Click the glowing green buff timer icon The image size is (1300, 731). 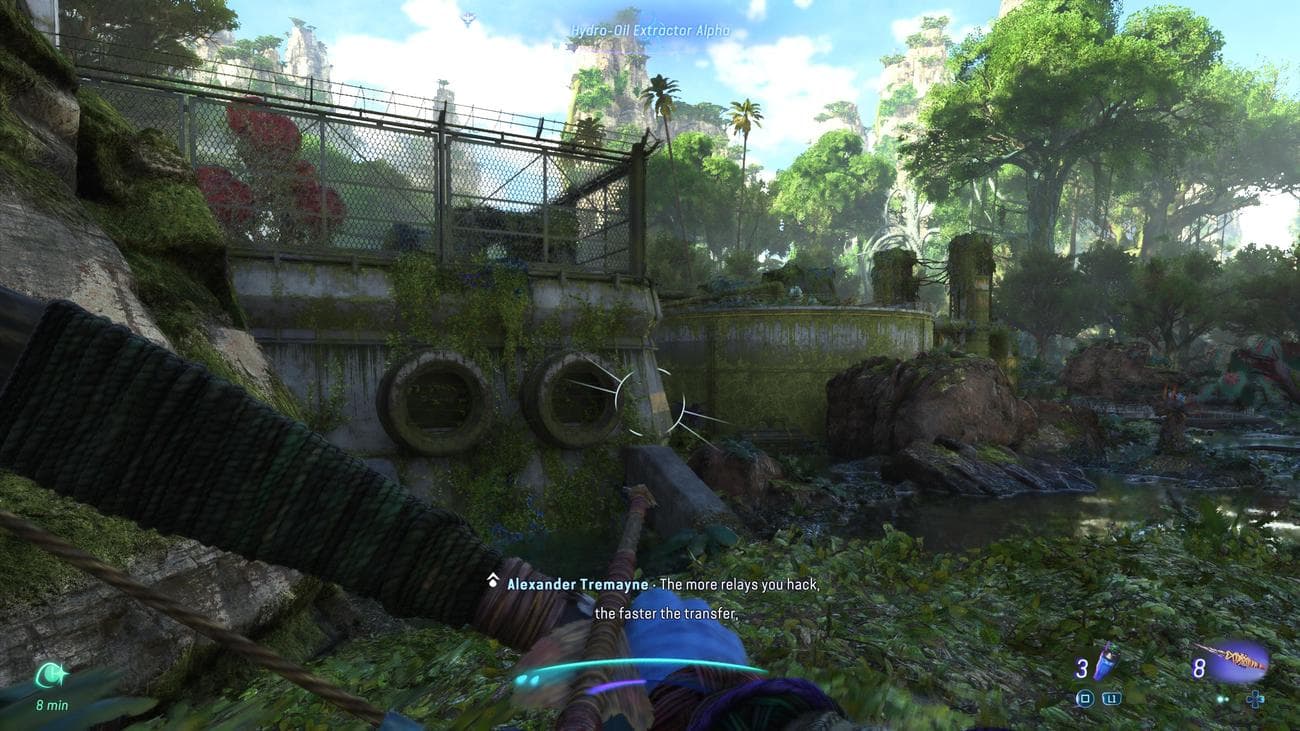(51, 676)
